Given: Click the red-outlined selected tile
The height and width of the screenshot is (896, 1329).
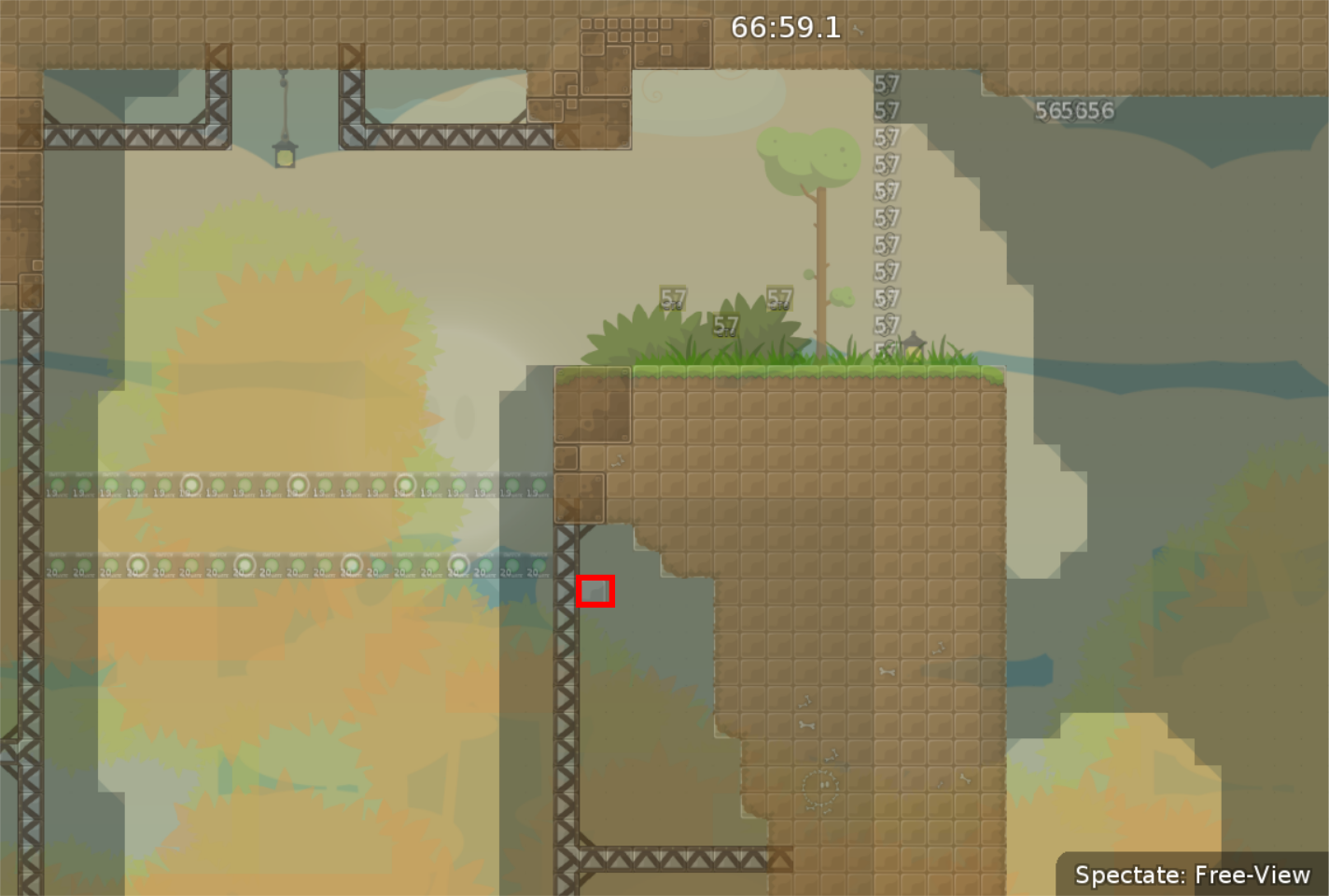Looking at the screenshot, I should [x=595, y=590].
